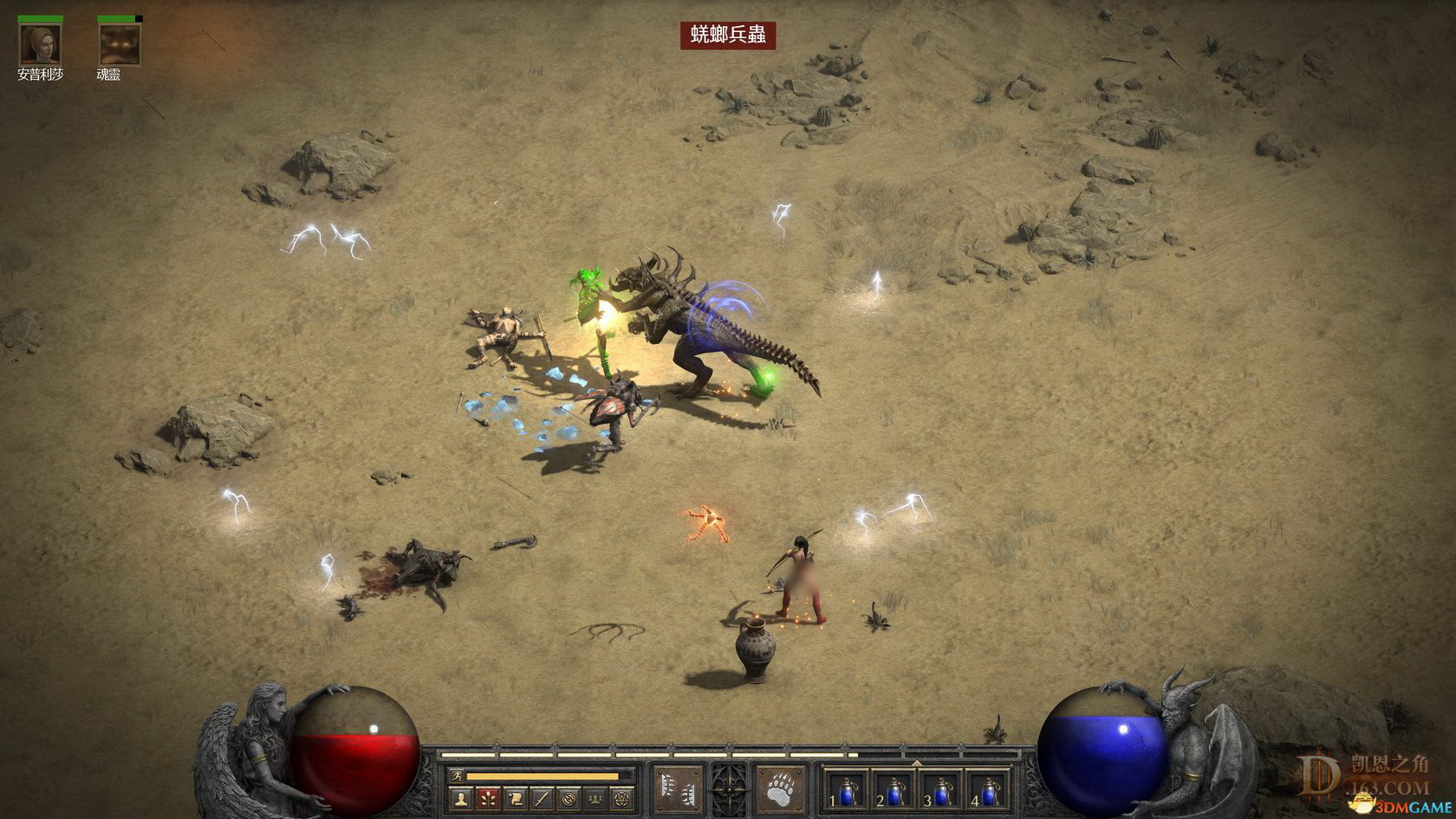Select the left-click claws skill
1456x819 pixels.
pyautogui.click(x=678, y=790)
